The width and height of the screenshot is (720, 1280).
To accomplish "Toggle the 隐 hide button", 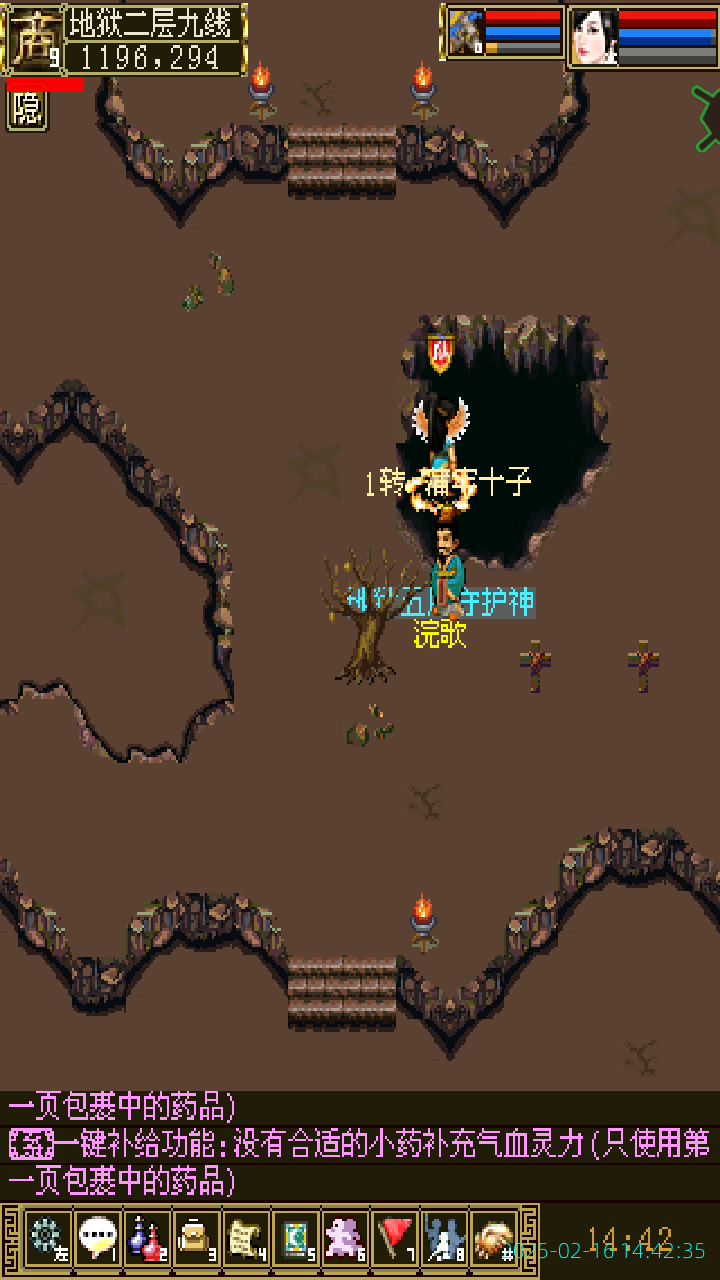I will click(x=27, y=110).
